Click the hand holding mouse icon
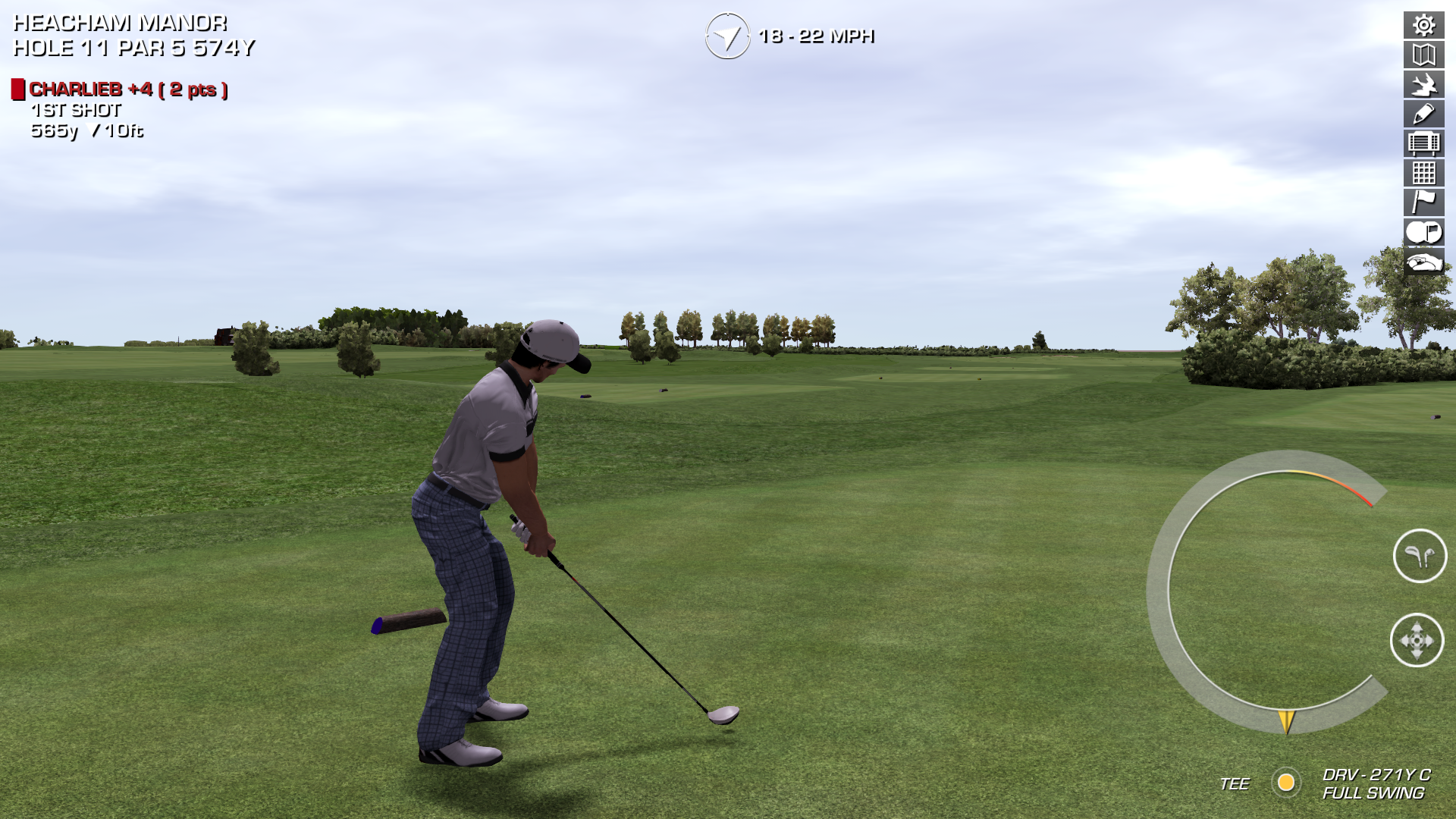The image size is (1456, 819). [x=1423, y=262]
